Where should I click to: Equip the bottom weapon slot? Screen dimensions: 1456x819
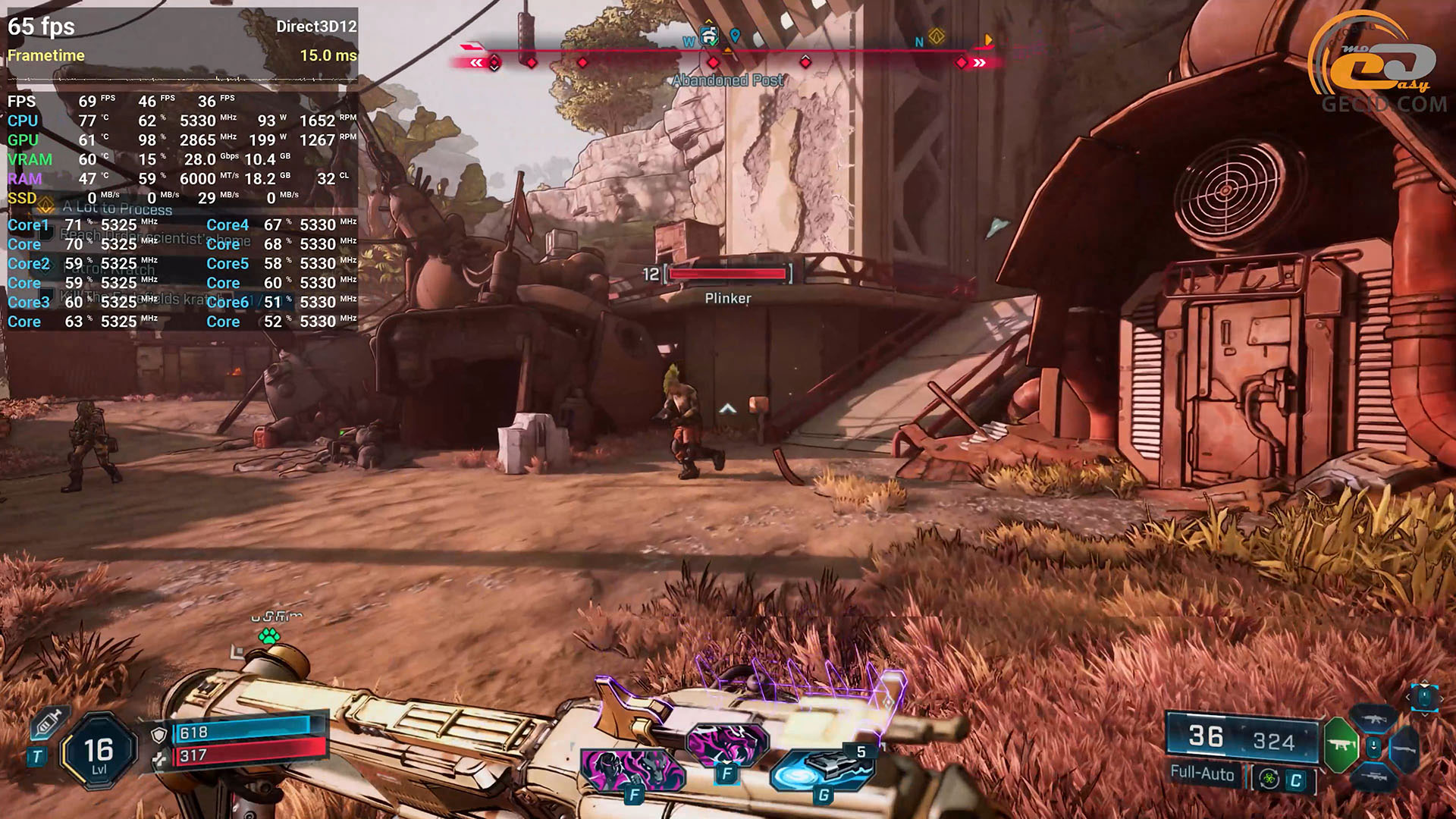point(1373,777)
